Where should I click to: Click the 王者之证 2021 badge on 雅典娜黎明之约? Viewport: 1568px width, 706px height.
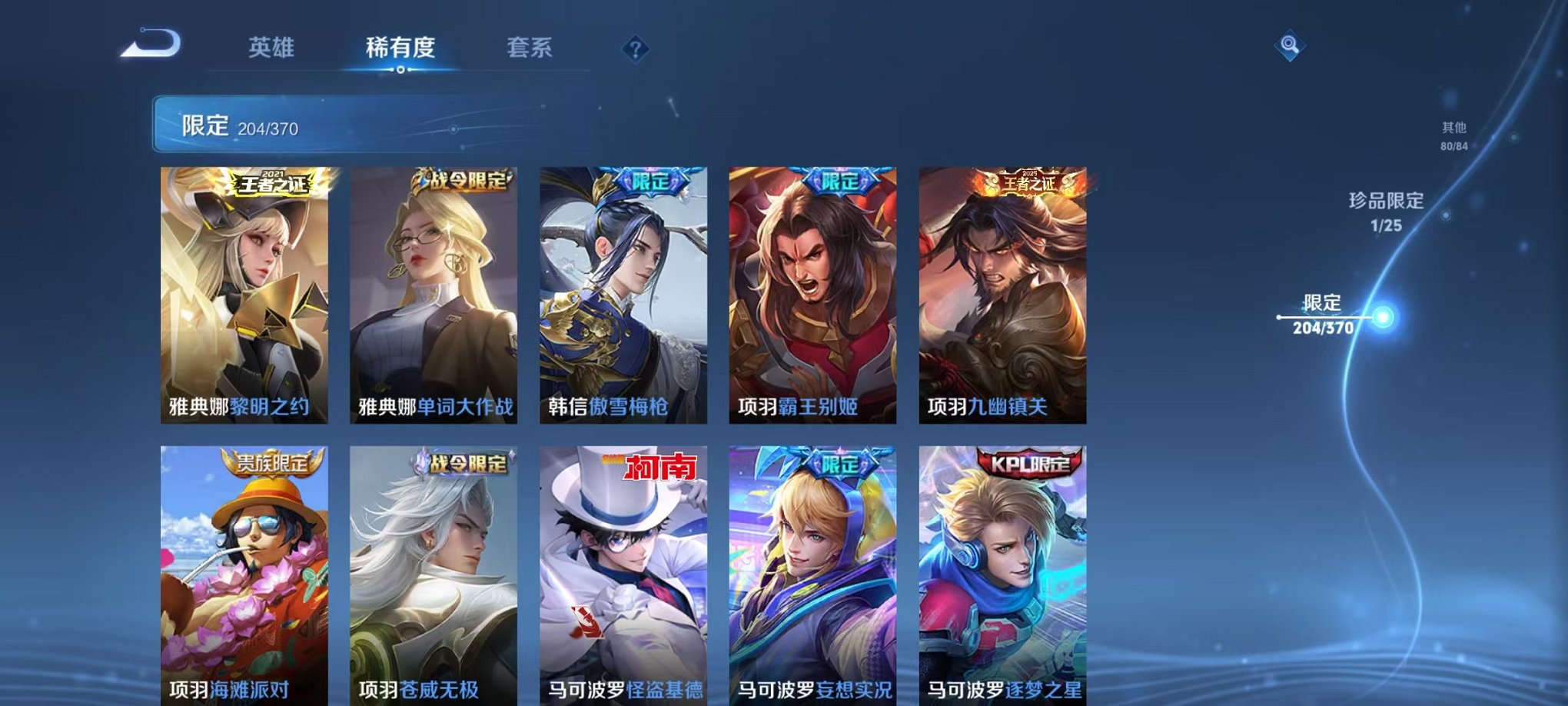[x=271, y=183]
